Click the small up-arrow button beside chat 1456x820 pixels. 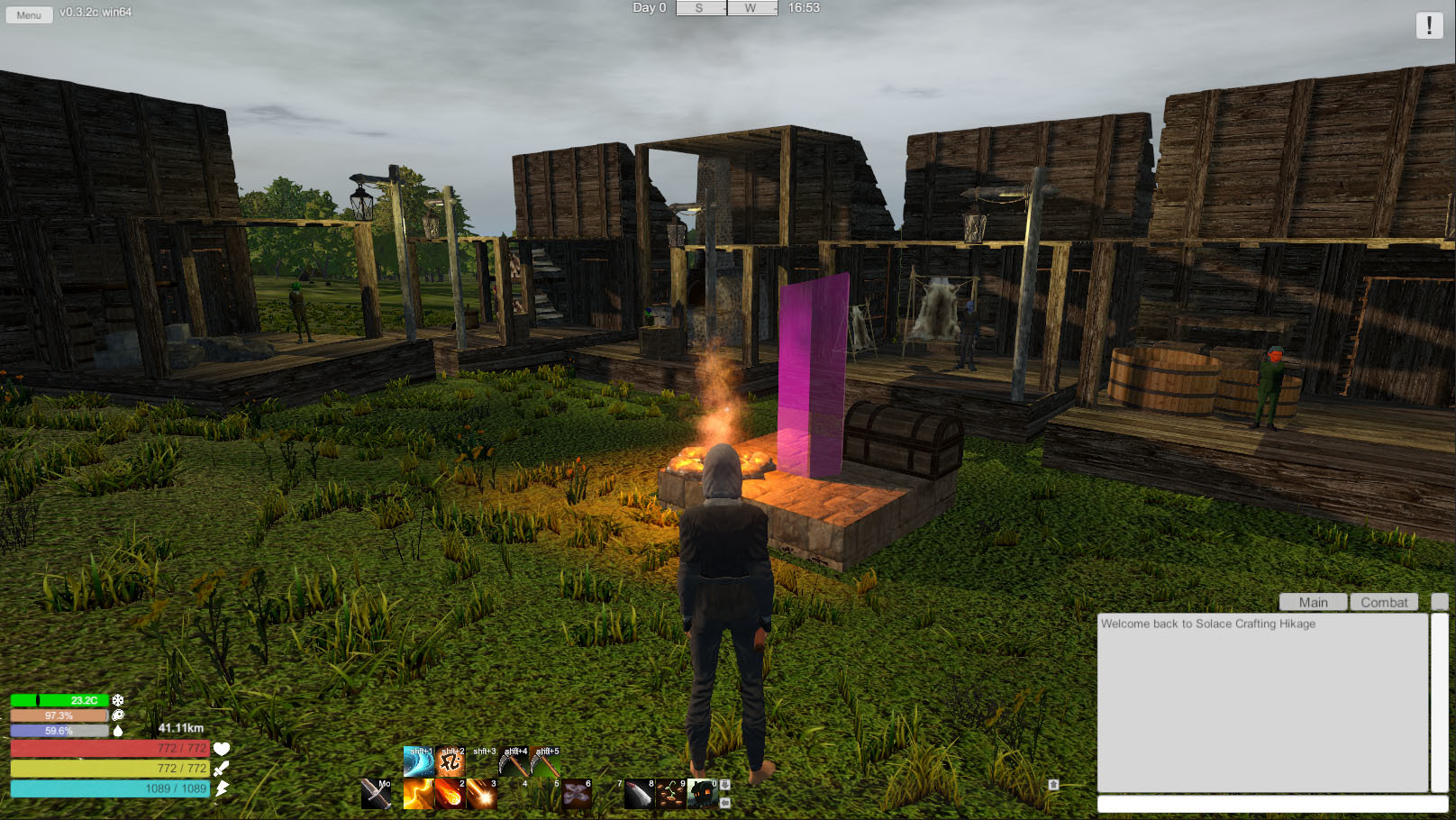tap(1053, 785)
